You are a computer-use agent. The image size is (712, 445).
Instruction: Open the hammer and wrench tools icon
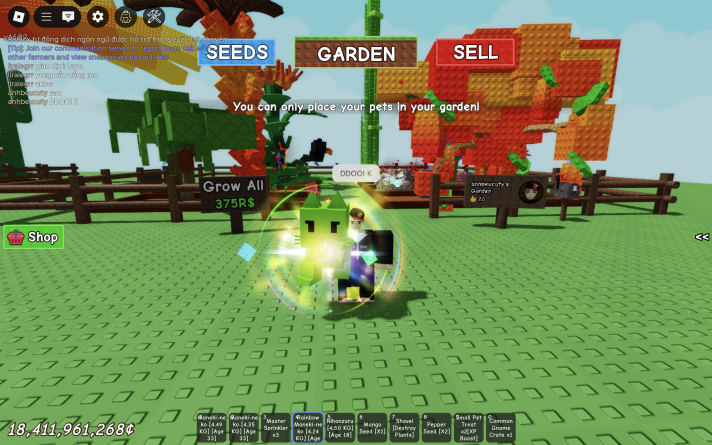[154, 16]
